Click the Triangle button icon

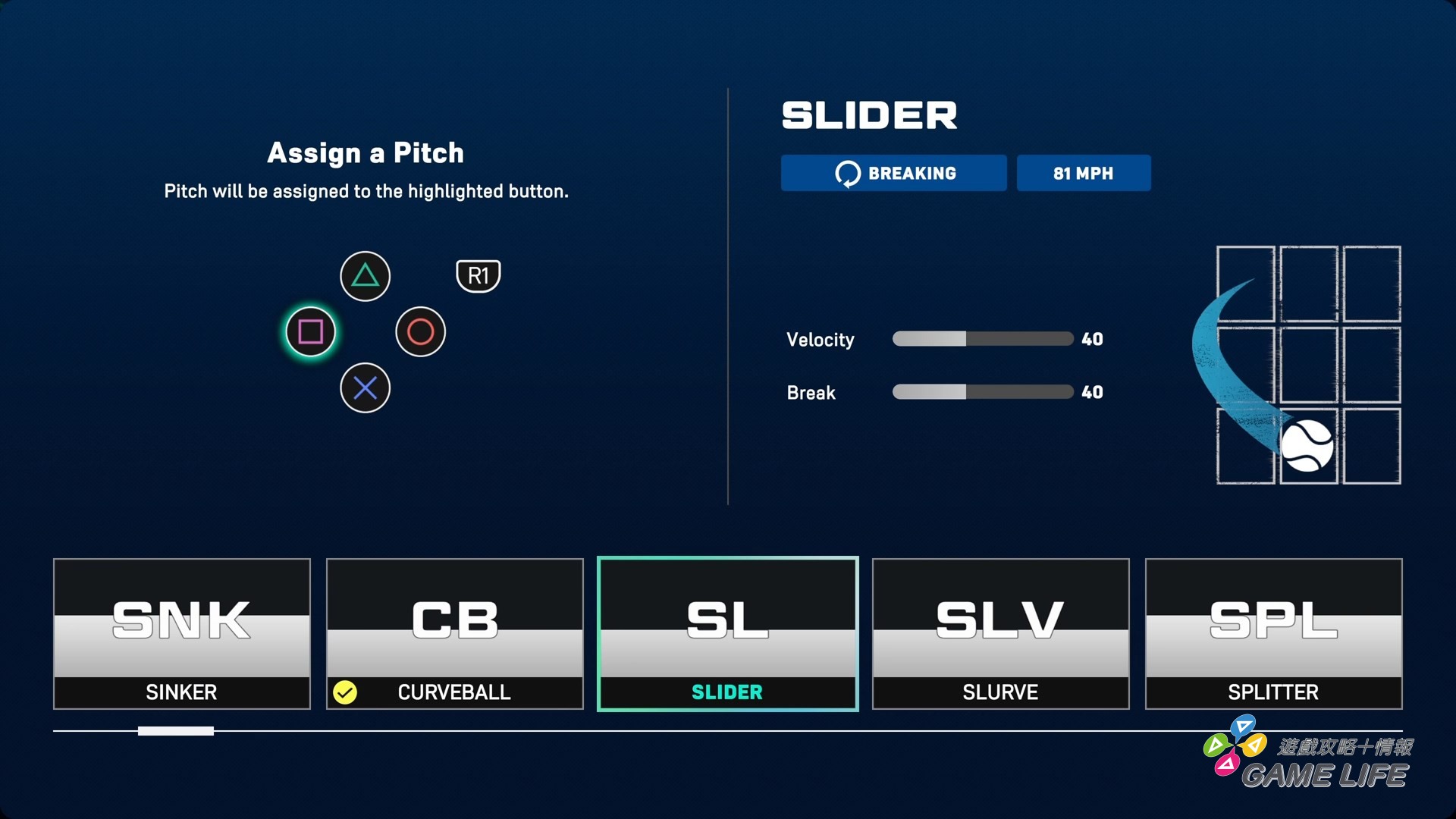click(365, 275)
